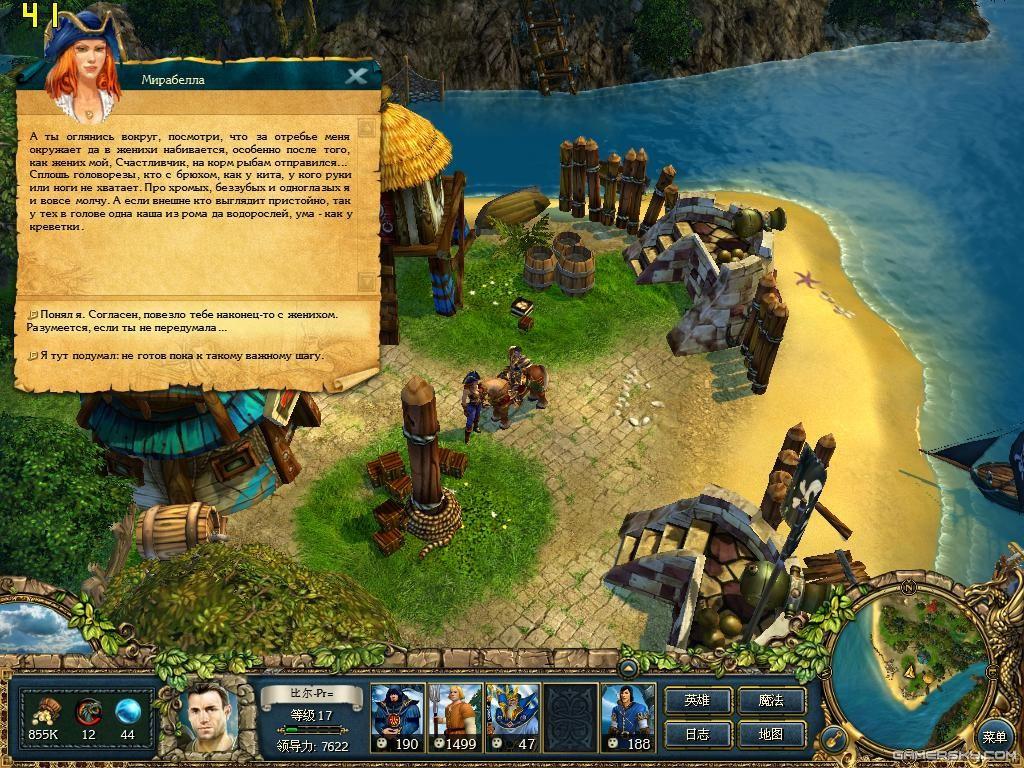
Task: Open the 地图 map screen
Action: pos(771,734)
